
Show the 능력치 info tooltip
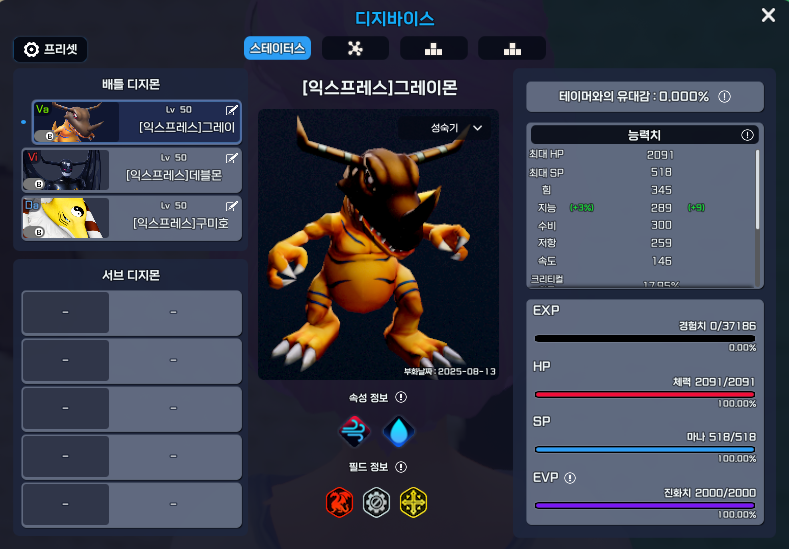[x=747, y=134]
